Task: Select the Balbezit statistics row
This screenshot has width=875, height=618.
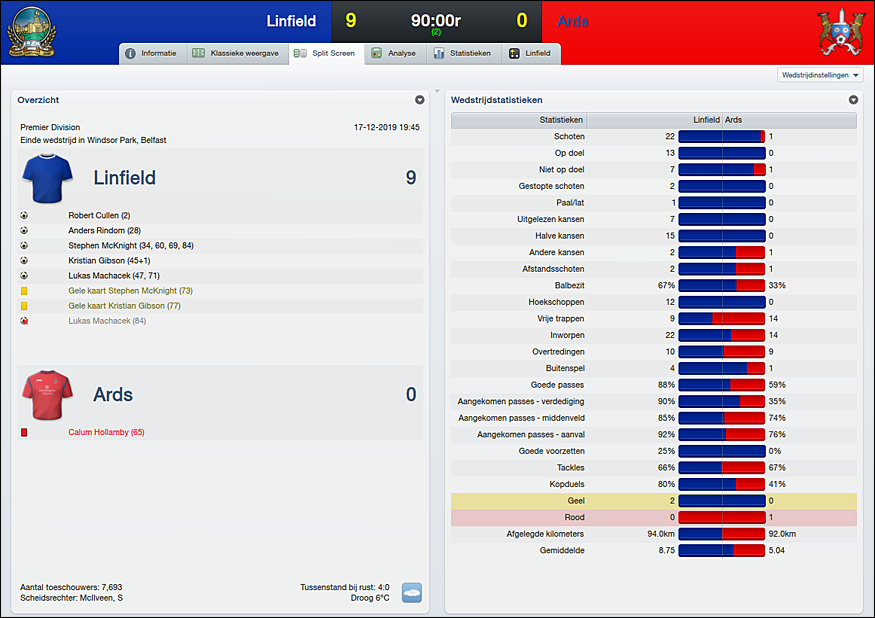Action: [x=654, y=285]
